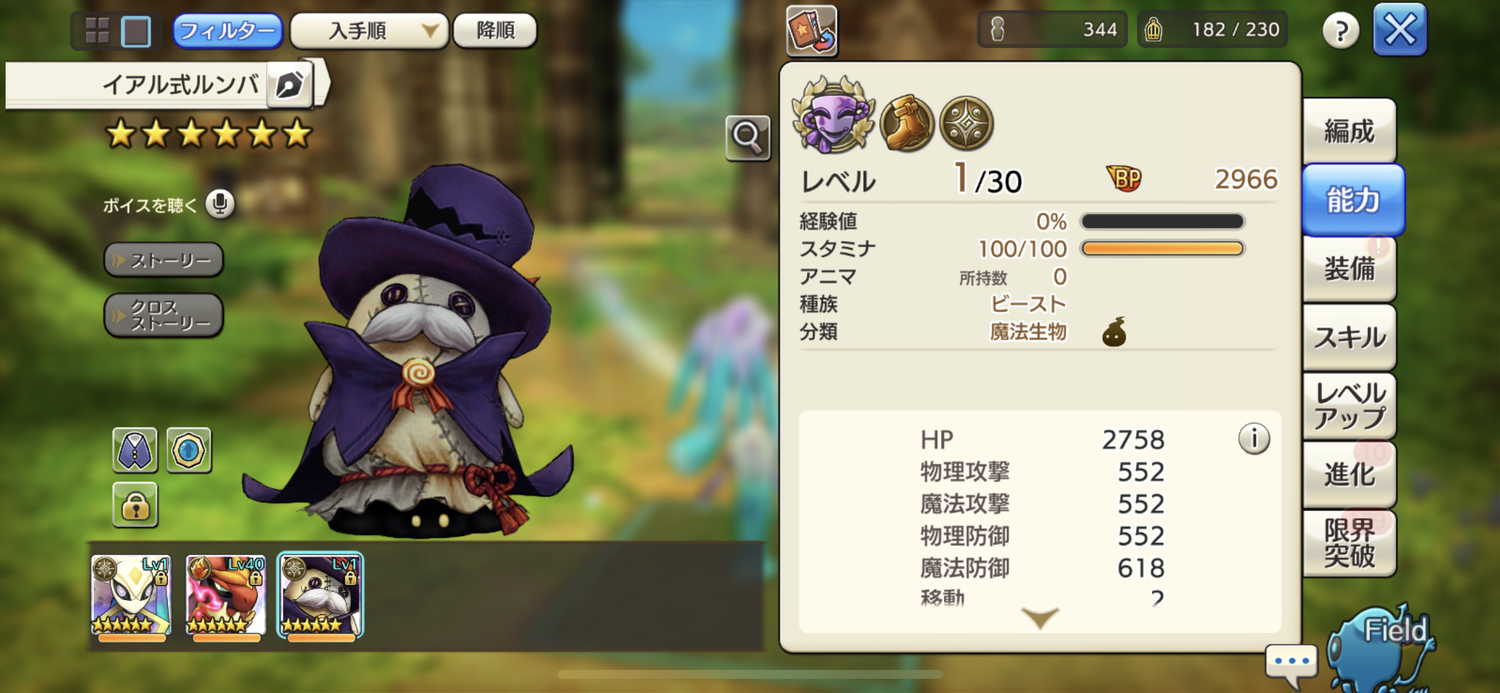Open the 入手順 sort dropdown

pyautogui.click(x=368, y=31)
